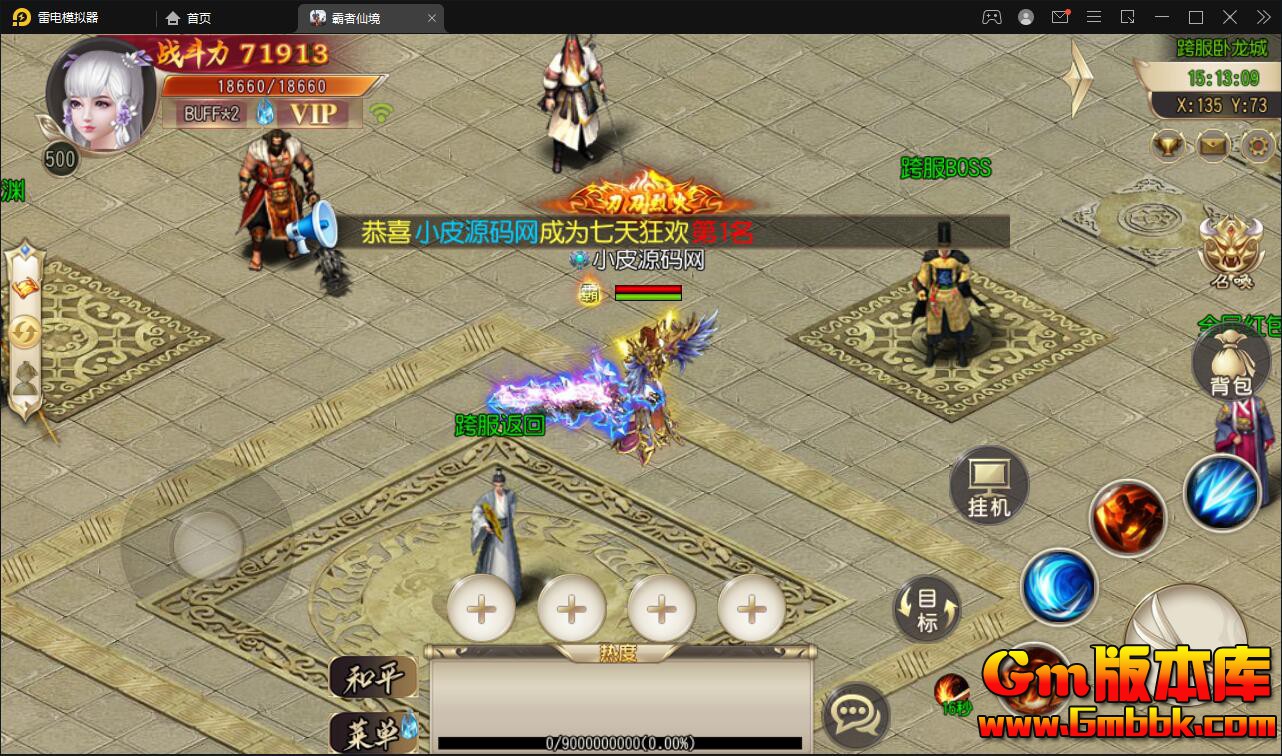Open the gear settings icon
This screenshot has width=1282, height=756.
(x=1257, y=146)
